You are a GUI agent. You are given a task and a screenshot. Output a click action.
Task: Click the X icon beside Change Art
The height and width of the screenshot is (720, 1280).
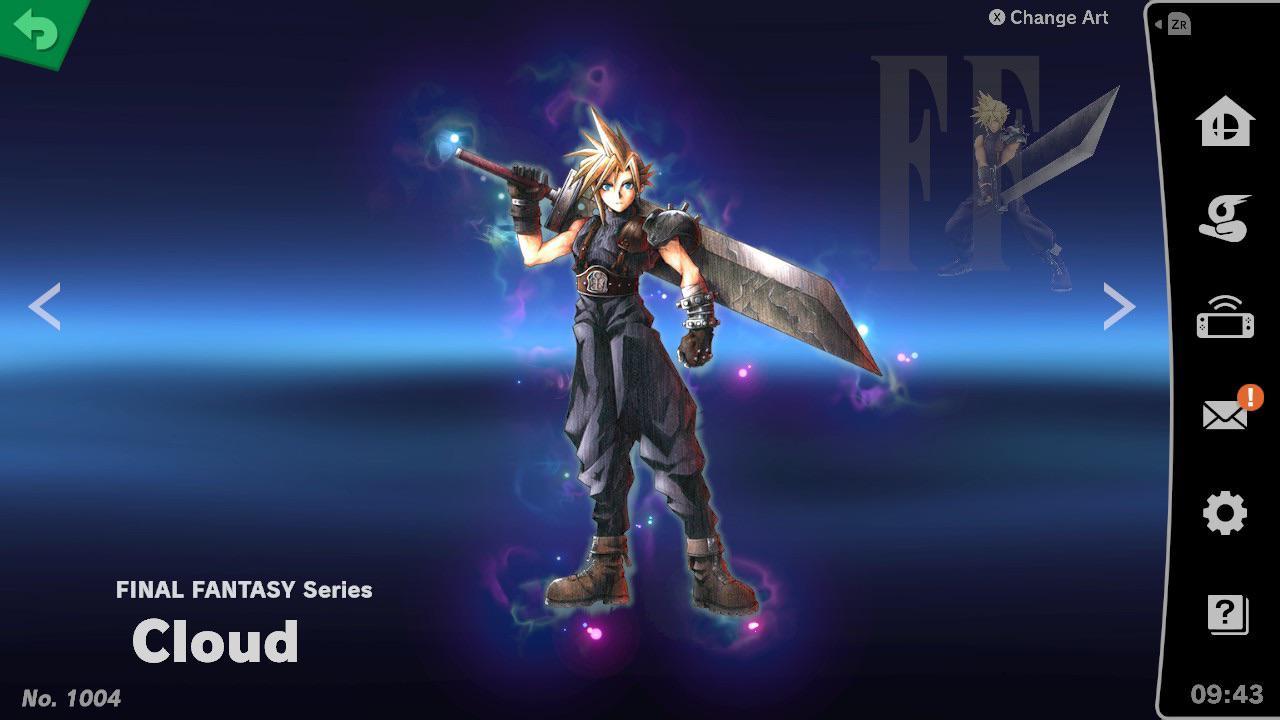(x=995, y=17)
